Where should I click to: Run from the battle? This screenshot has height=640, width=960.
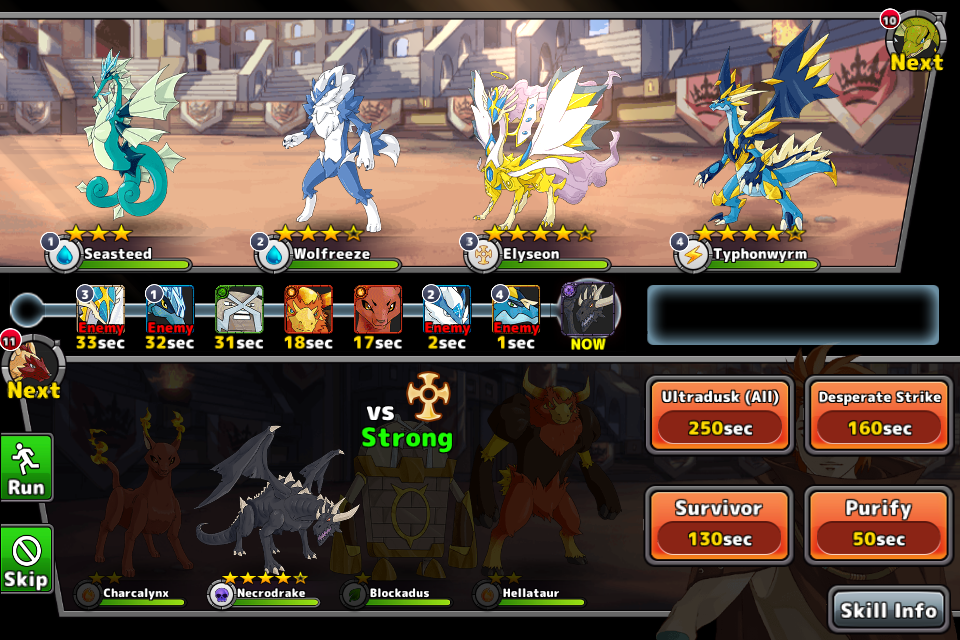tap(26, 467)
